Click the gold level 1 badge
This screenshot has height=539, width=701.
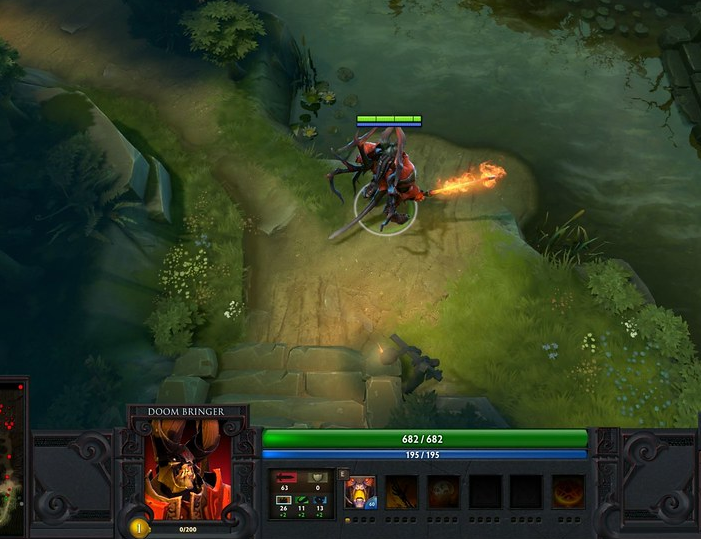tap(138, 527)
